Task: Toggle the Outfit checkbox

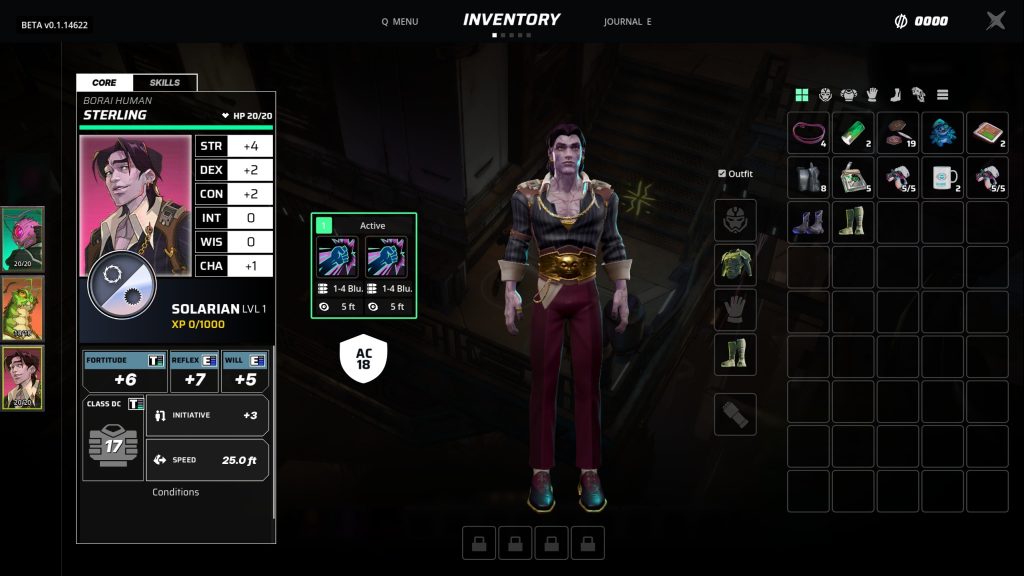Action: [722, 174]
